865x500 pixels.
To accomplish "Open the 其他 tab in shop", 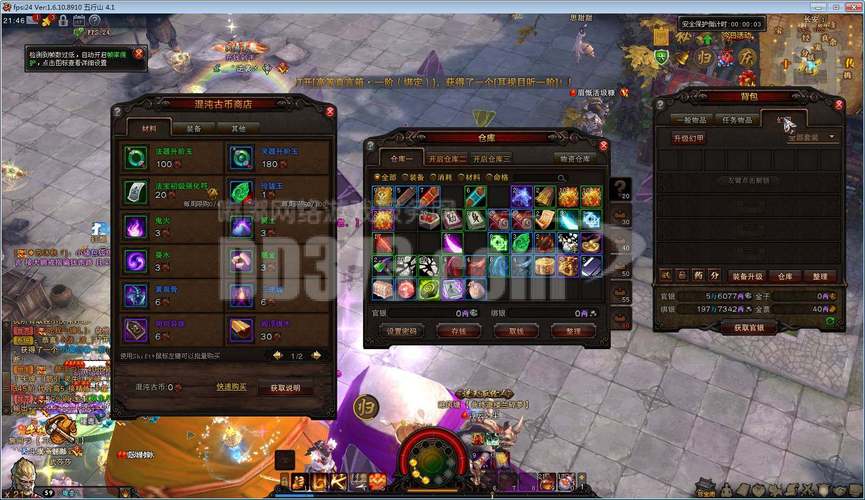I will click(x=238, y=128).
